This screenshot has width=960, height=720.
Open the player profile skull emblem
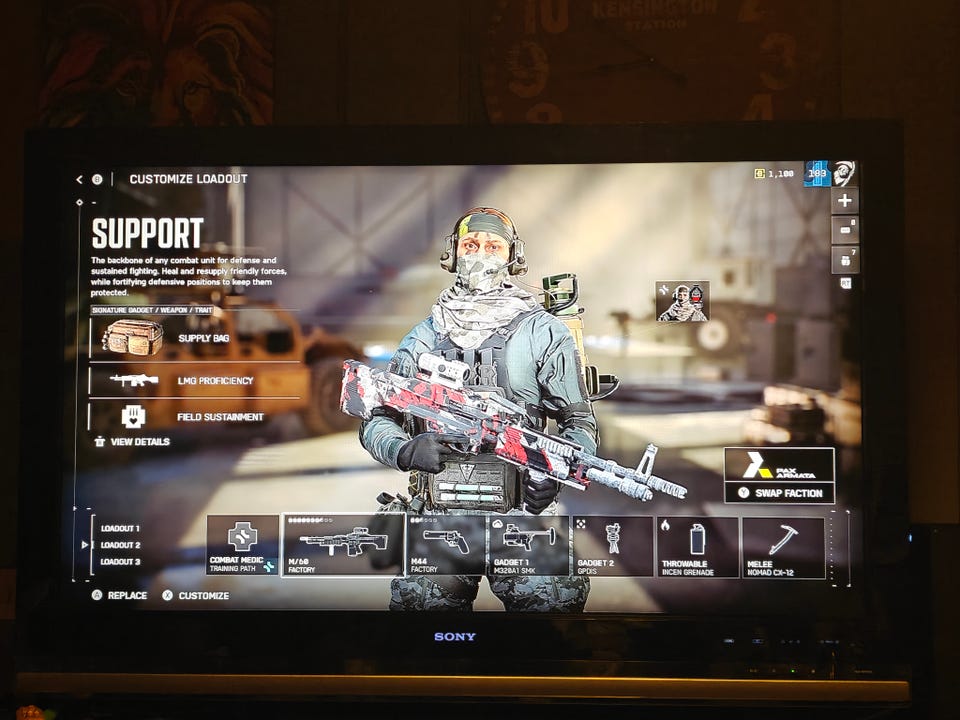(843, 173)
